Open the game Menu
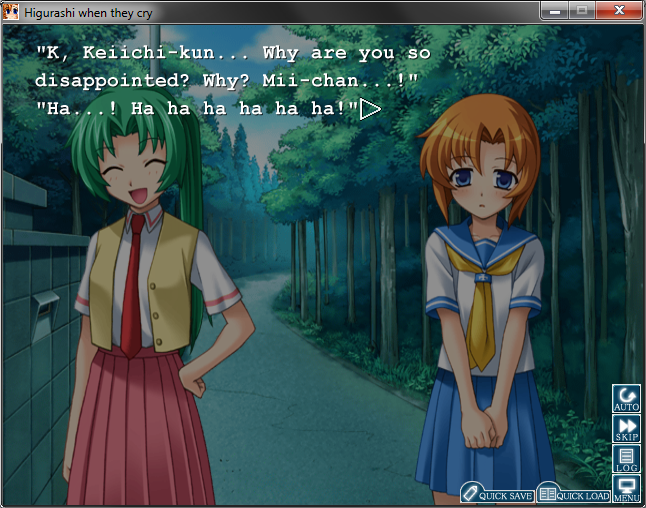This screenshot has height=508, width=646. point(626,489)
